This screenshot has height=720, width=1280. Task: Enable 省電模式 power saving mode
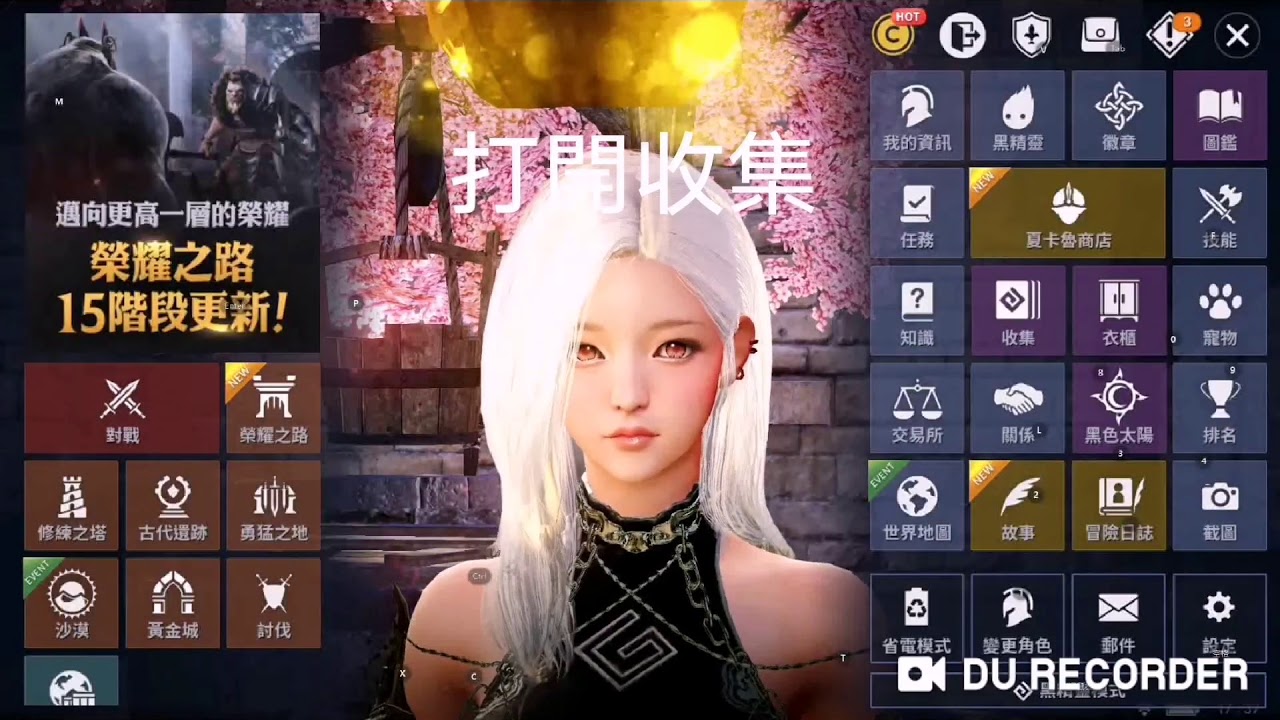click(x=916, y=618)
